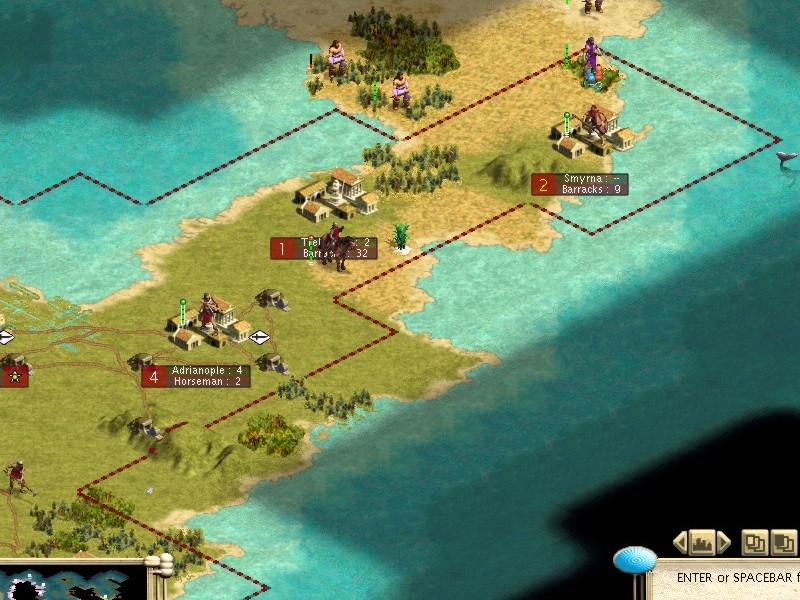800x600 pixels.
Task: Click the outlined overlapping squares button
Action: click(755, 543)
